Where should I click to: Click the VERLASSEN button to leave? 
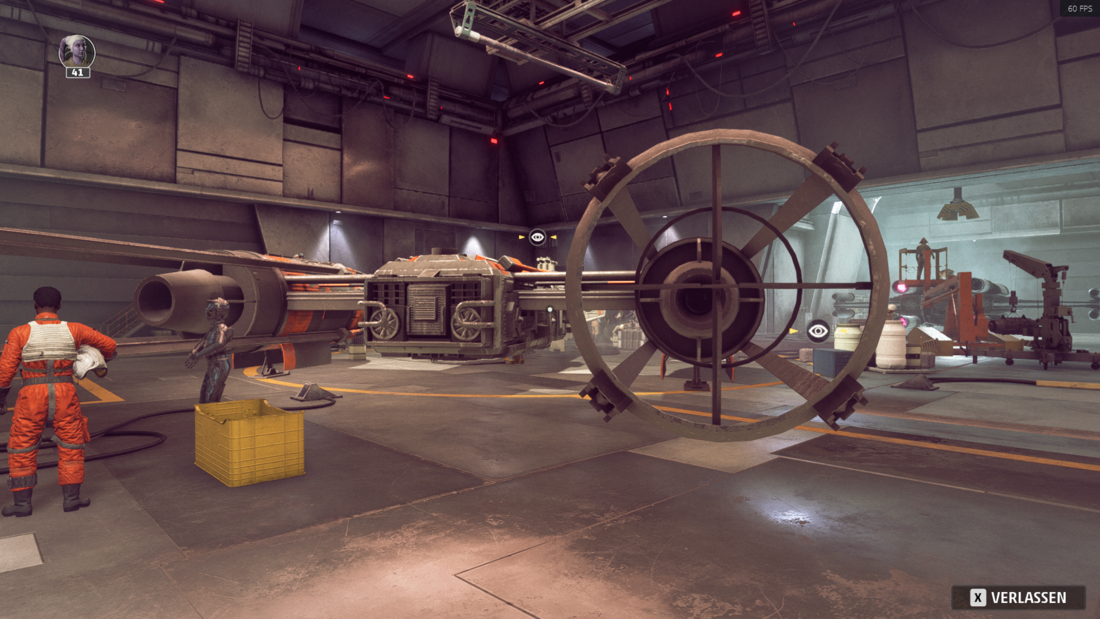[x=1018, y=597]
